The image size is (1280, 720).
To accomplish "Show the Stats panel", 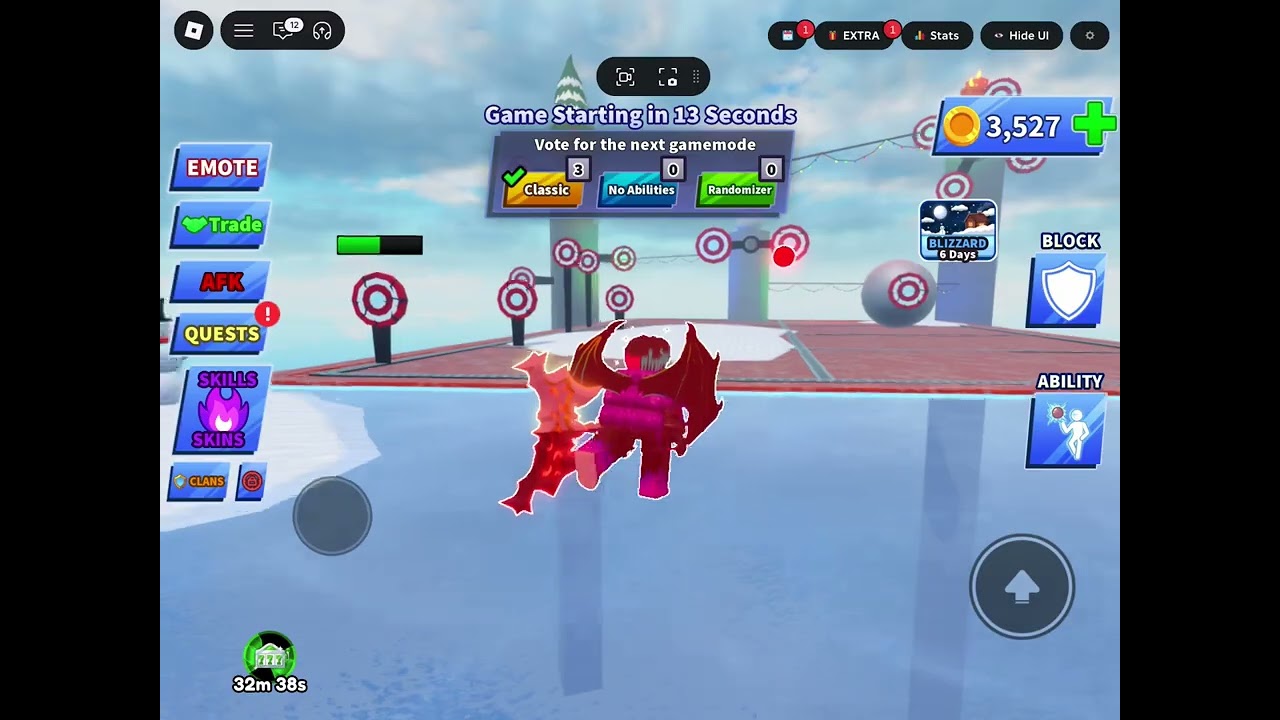I will tap(936, 36).
